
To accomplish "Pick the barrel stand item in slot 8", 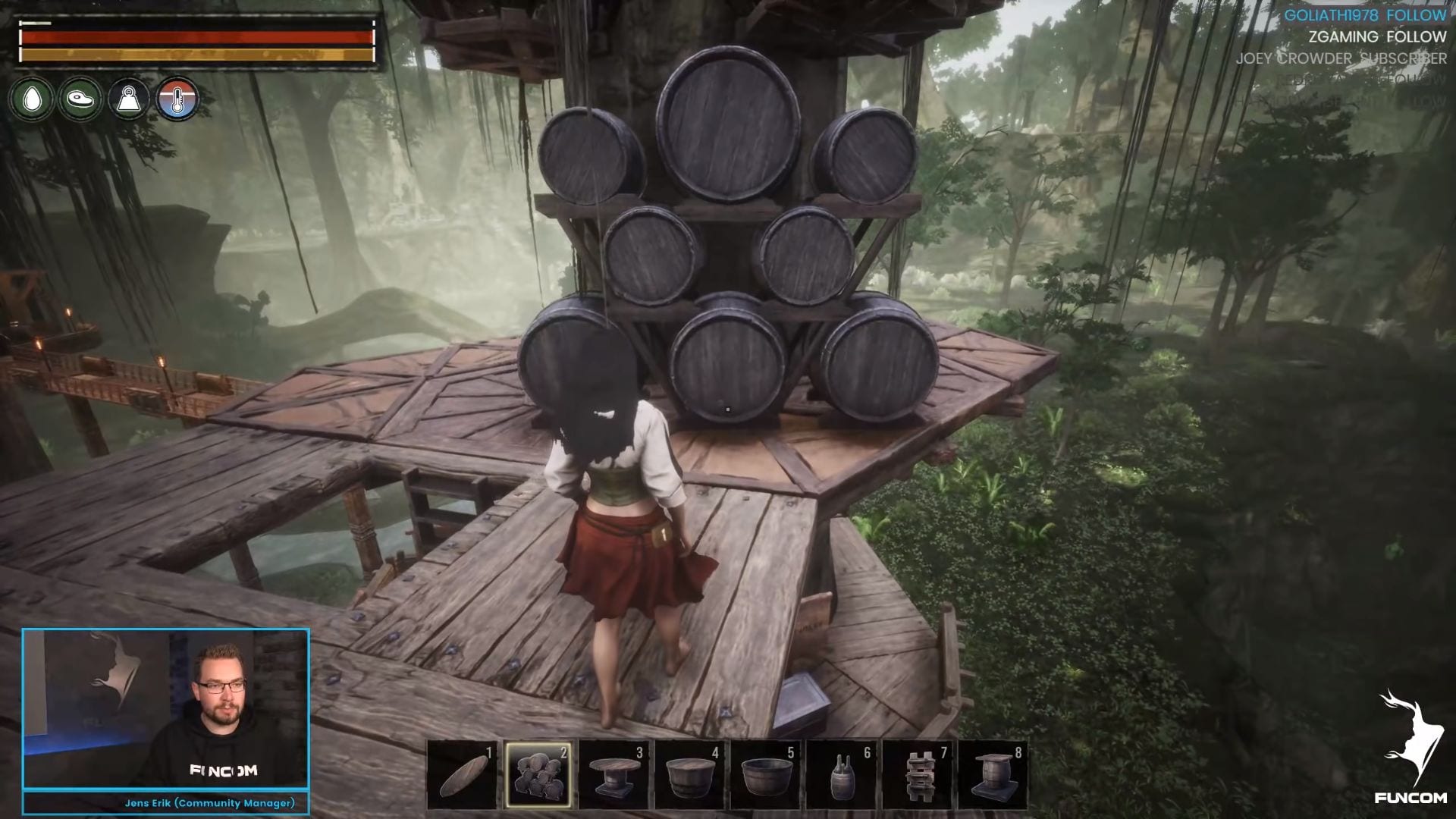I will click(993, 774).
